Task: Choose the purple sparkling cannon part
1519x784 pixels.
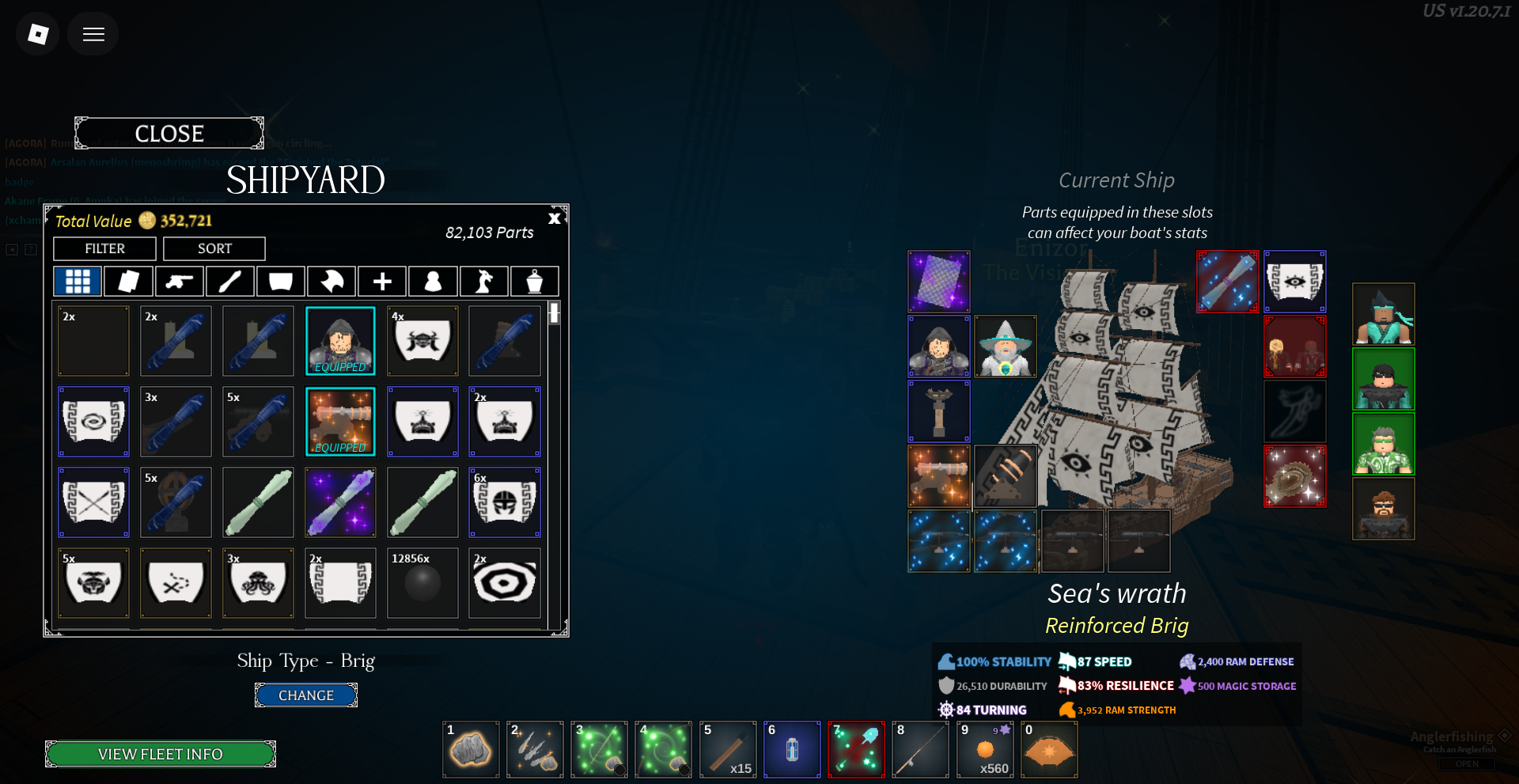Action: 340,502
